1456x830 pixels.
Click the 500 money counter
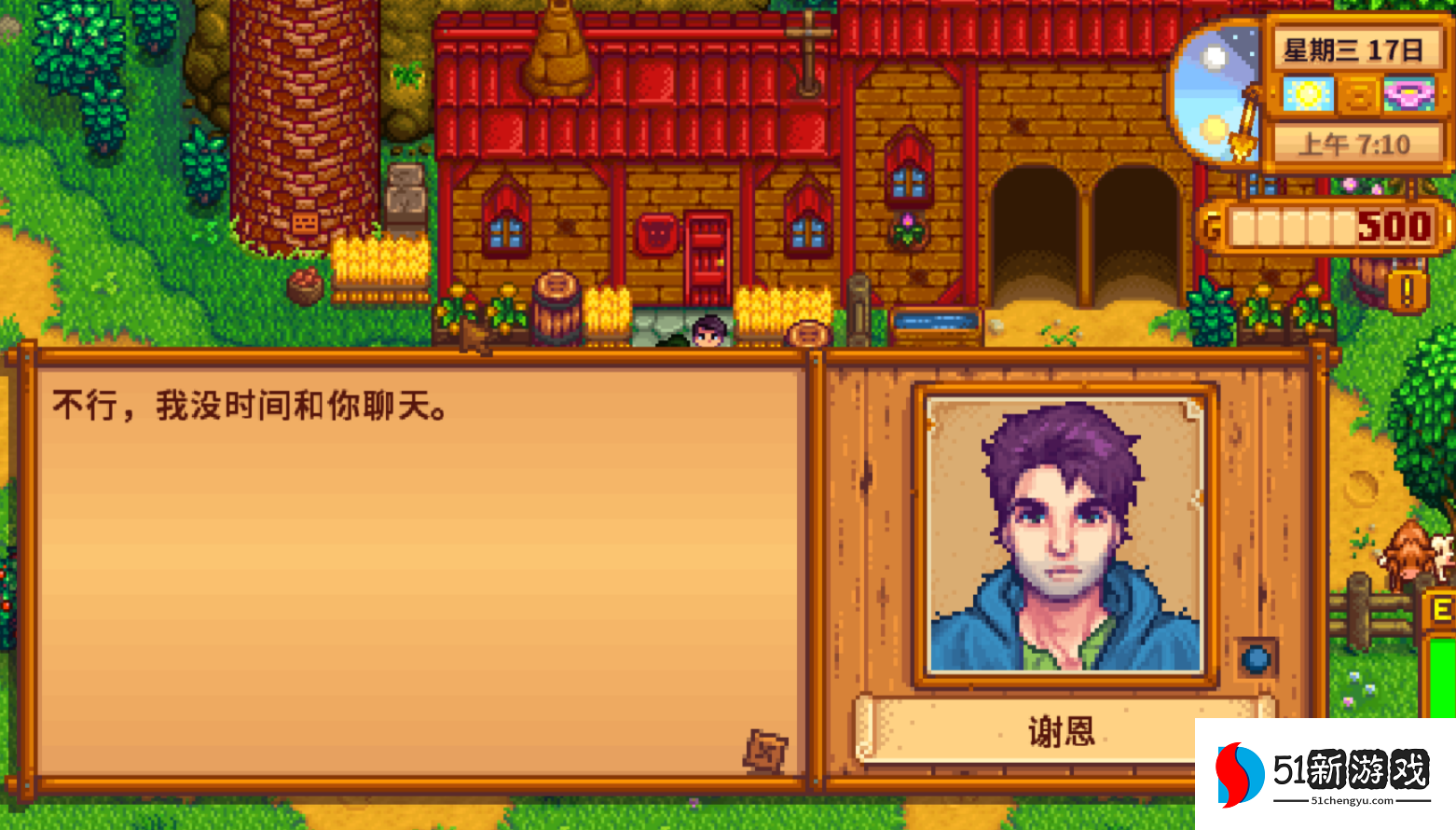[x=1389, y=226]
